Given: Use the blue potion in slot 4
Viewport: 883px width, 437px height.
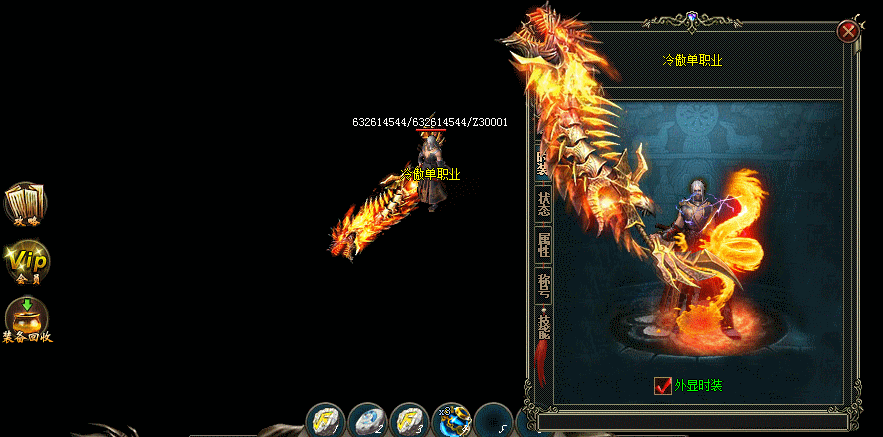Looking at the screenshot, I should [x=451, y=420].
